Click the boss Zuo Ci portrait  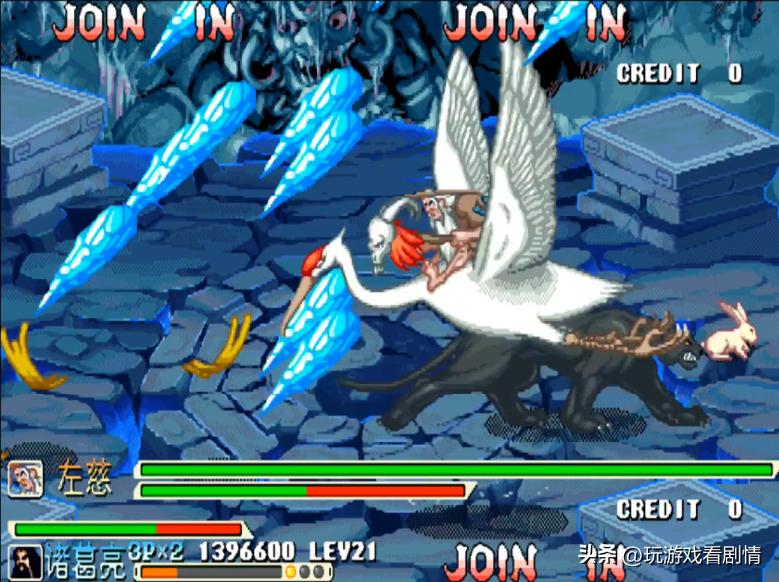24,479
